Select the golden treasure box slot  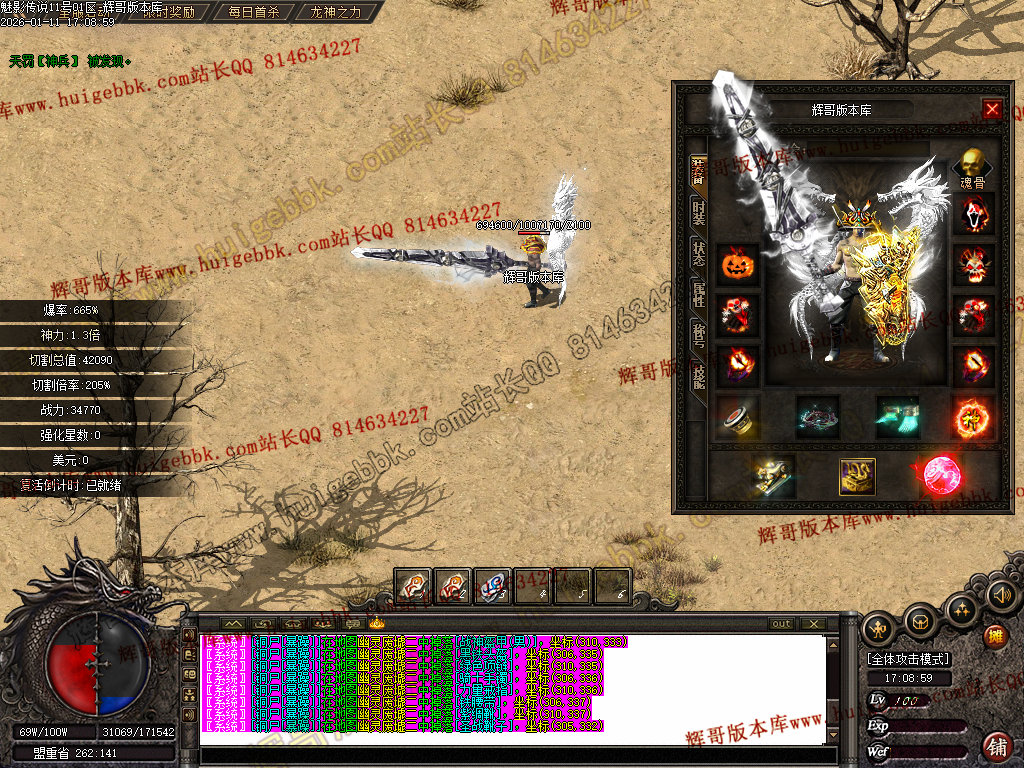click(x=857, y=477)
